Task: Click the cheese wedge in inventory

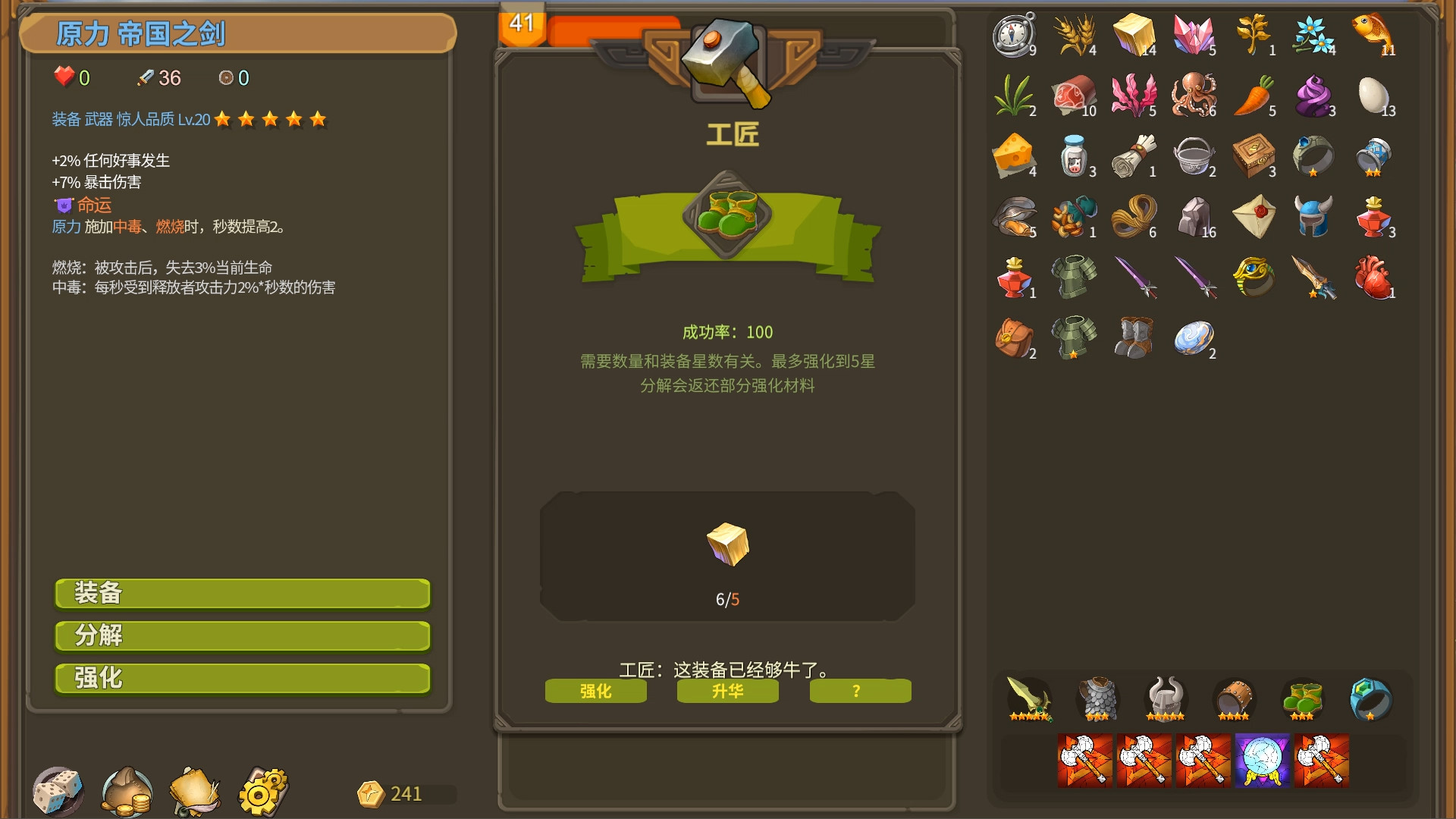Action: [x=1015, y=157]
